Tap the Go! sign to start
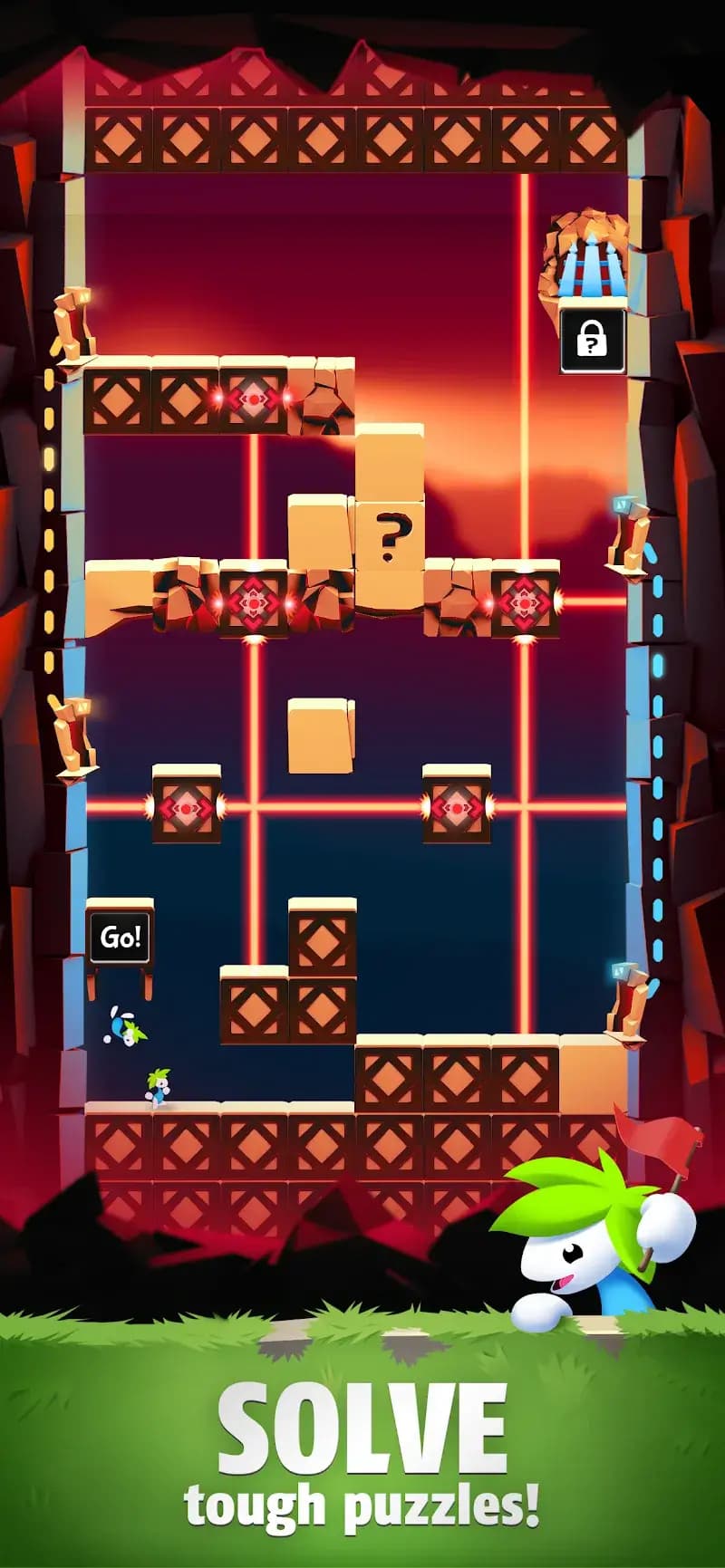Image resolution: width=725 pixels, height=1568 pixels. [x=120, y=937]
